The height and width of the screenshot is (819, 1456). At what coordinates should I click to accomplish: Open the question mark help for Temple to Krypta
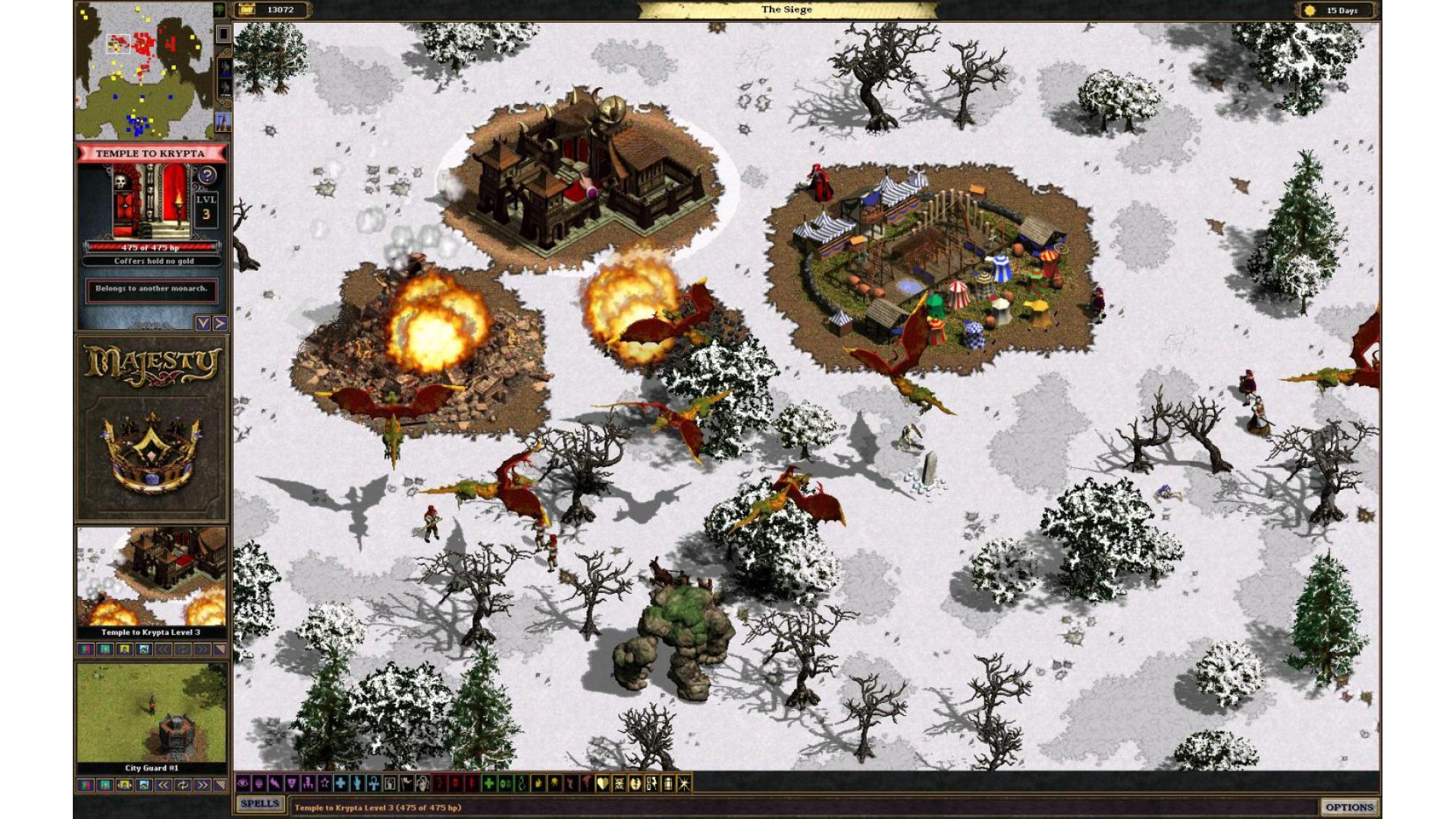[x=206, y=176]
